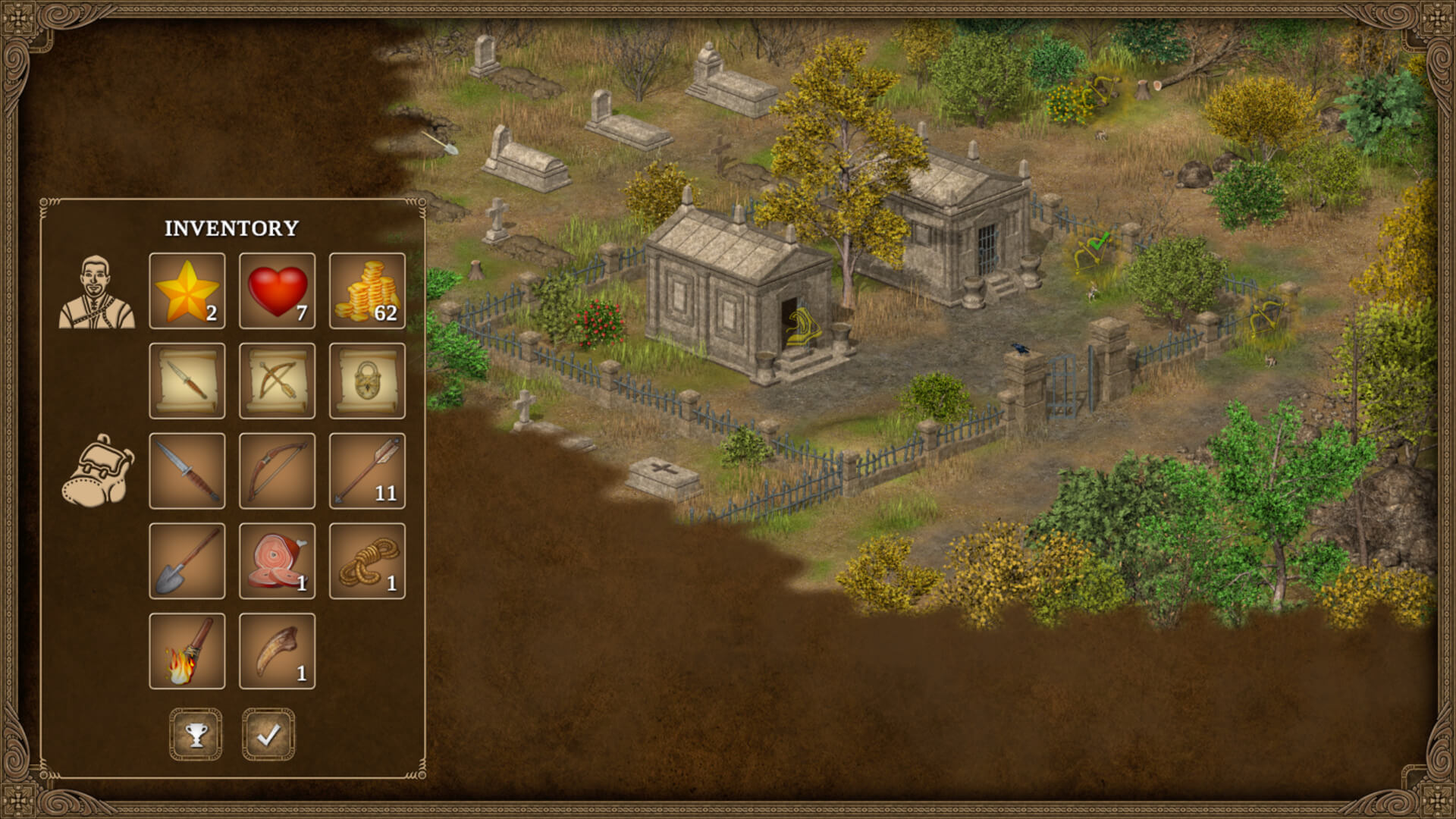Select the gold star experience slot
This screenshot has width=1456, height=819.
pos(187,291)
